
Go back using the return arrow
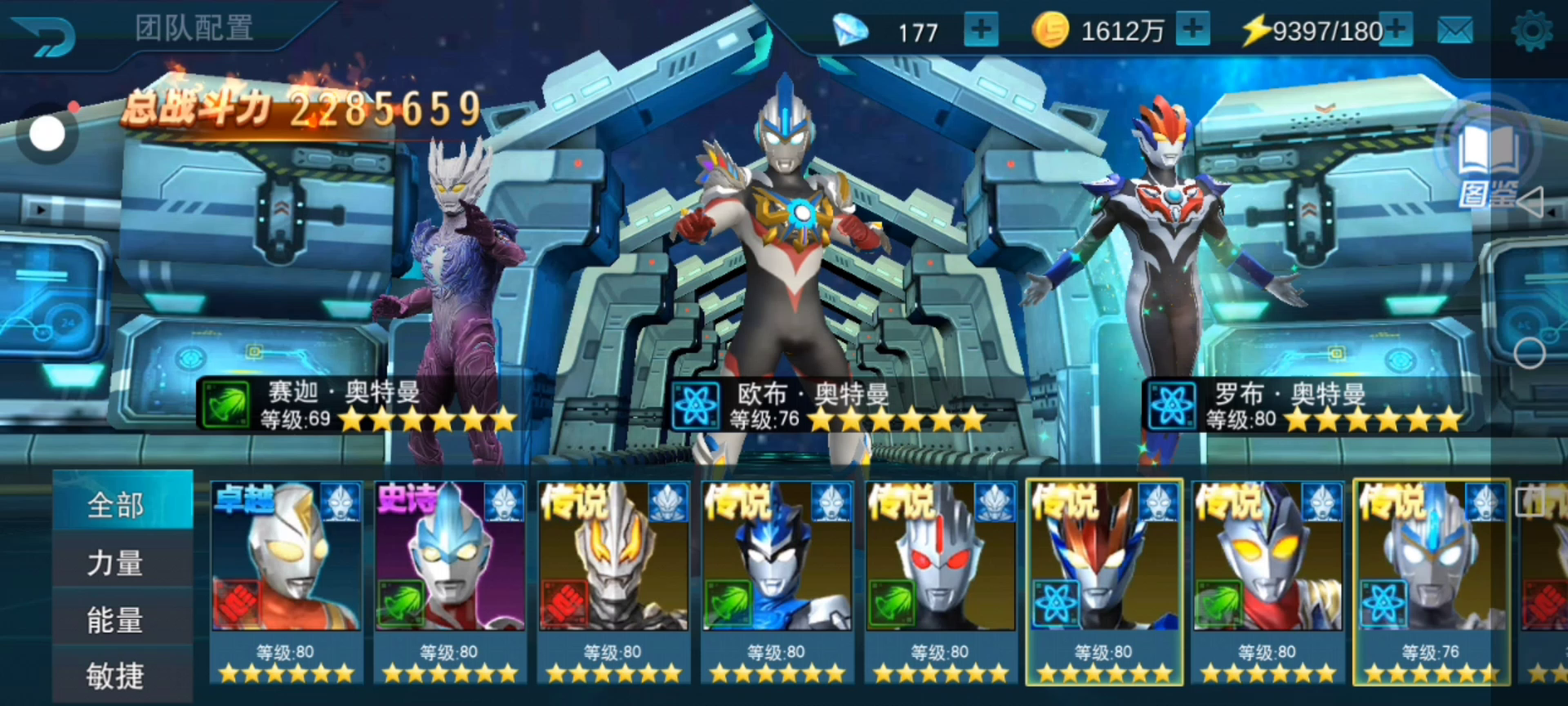(45, 36)
